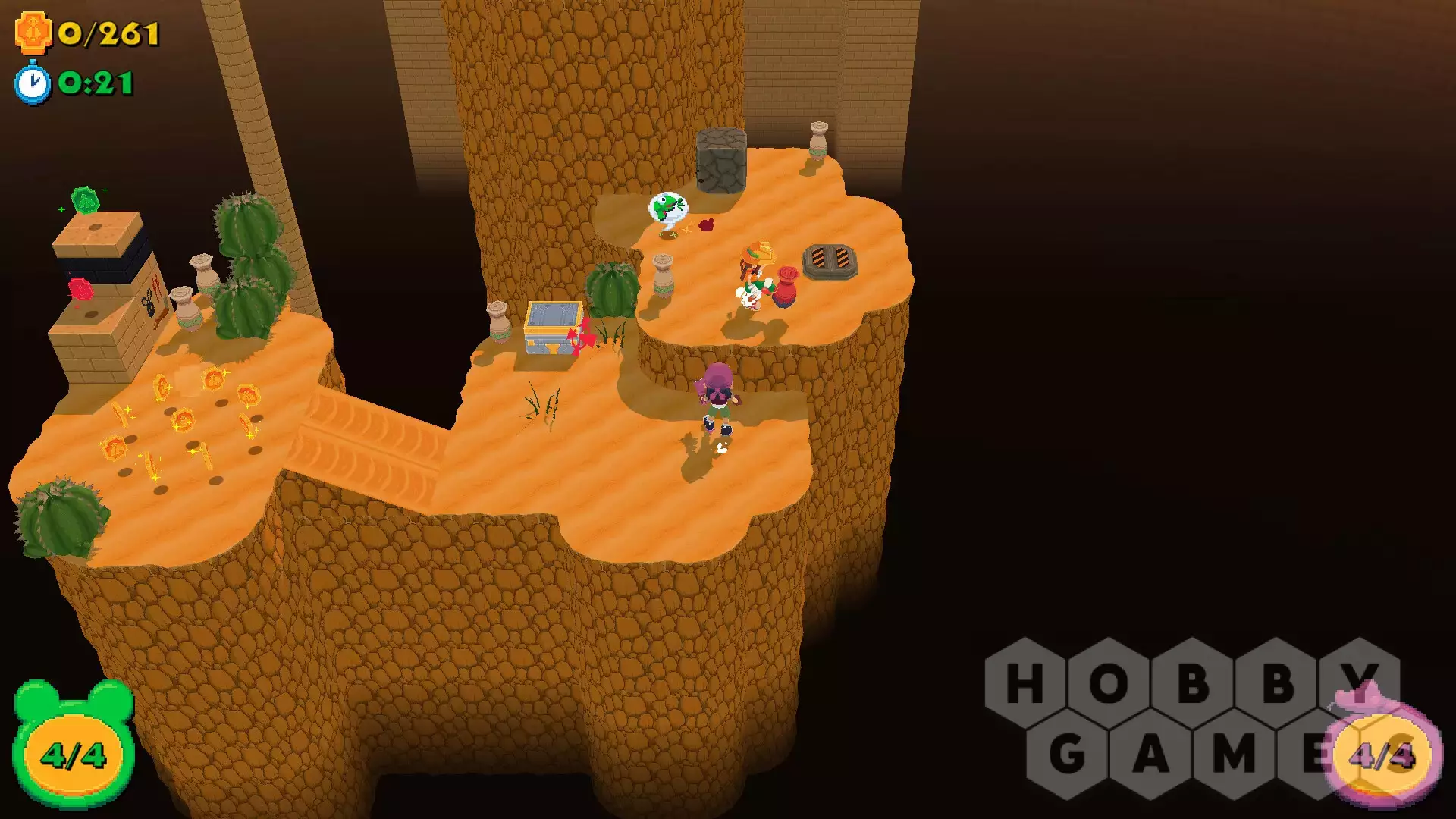Select the green frog-shaped player badge
The image size is (1456, 819).
click(x=74, y=746)
